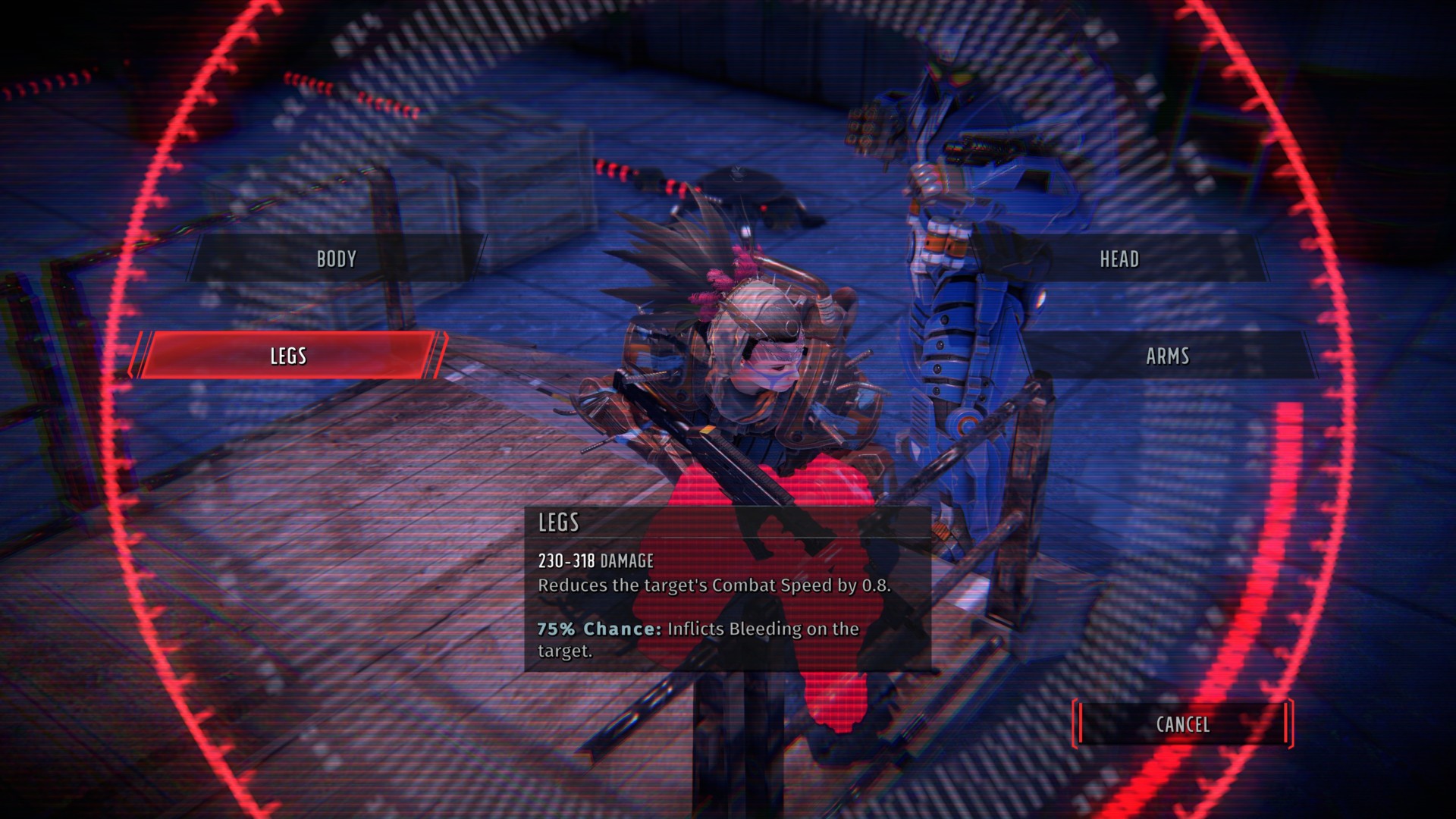This screenshot has width=1456, height=819.
Task: Aim at the Head
Action: [1119, 259]
